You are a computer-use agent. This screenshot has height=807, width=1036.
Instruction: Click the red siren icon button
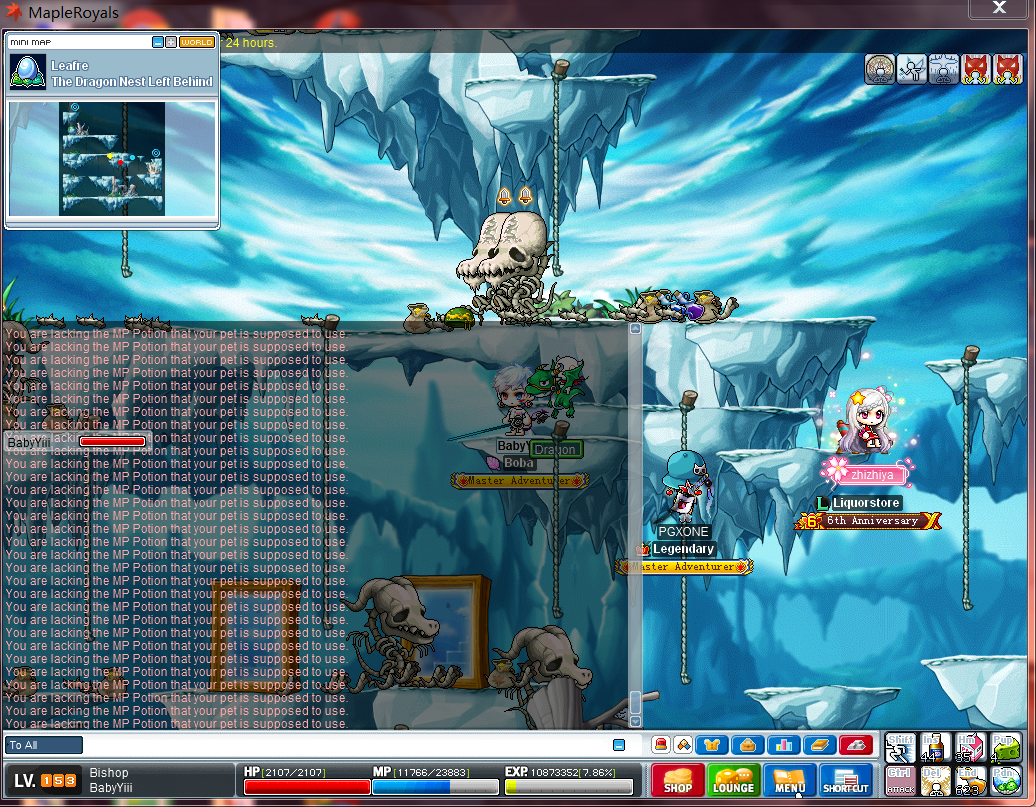(x=661, y=745)
